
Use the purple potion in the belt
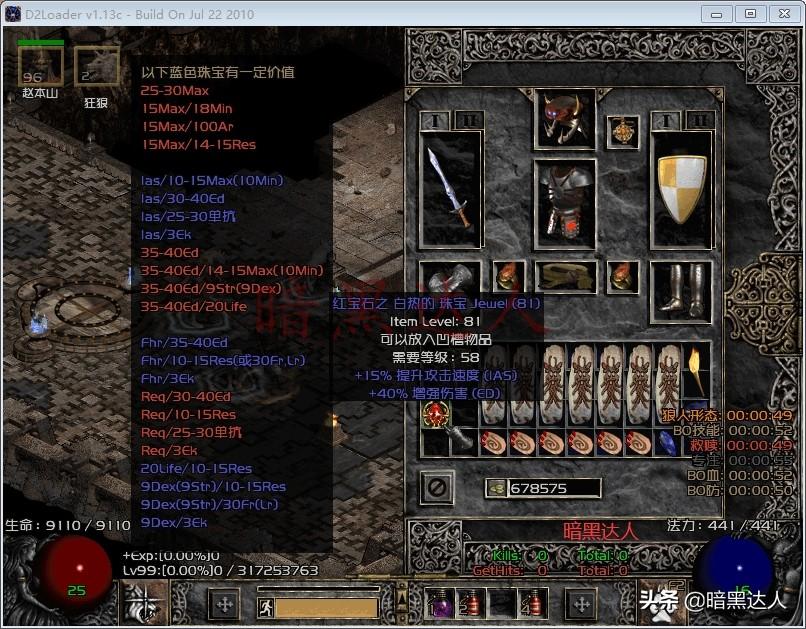coord(441,604)
